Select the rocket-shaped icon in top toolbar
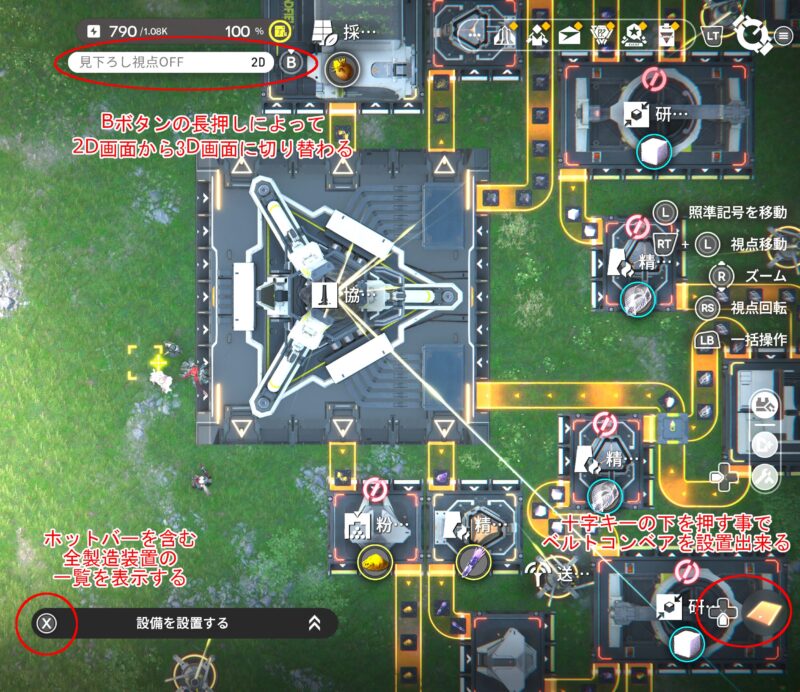The height and width of the screenshot is (692, 800). (x=507, y=36)
